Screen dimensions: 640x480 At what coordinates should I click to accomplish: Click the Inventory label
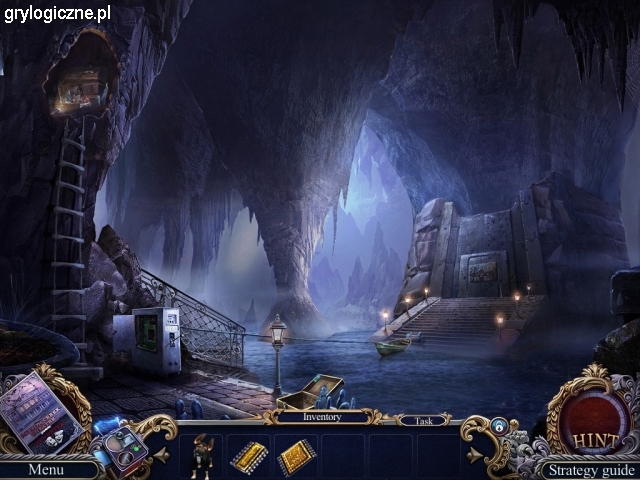point(322,417)
